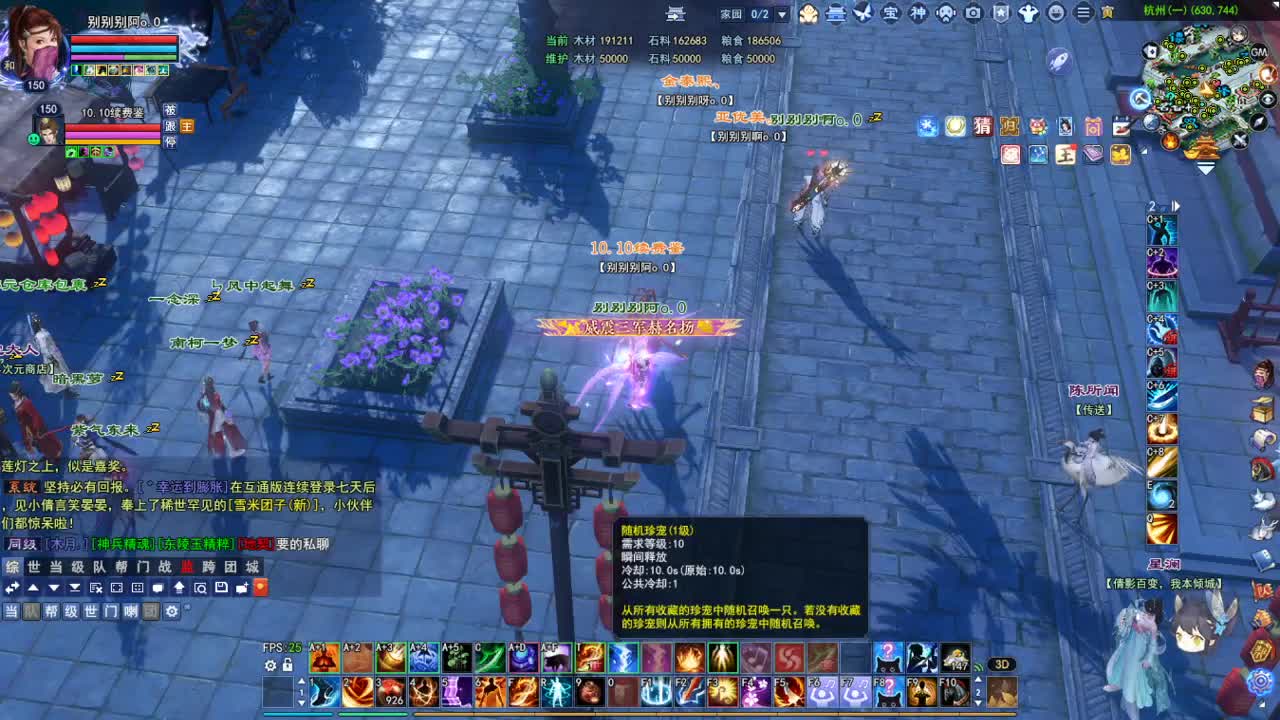Viewport: 1280px width, 720px height.
Task: Step up the hotbar page number arrow
Action: pyautogui.click(x=302, y=681)
